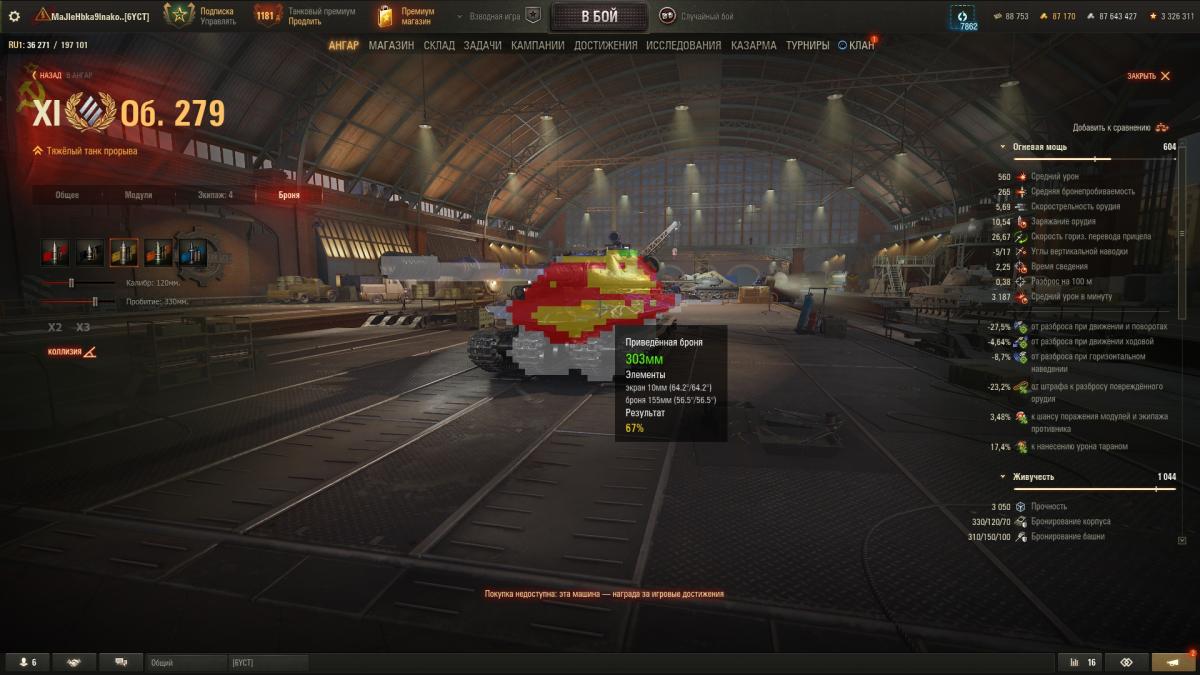This screenshot has width=1200, height=675.
Task: Go to the МАГАЗИН section
Action: tap(391, 45)
